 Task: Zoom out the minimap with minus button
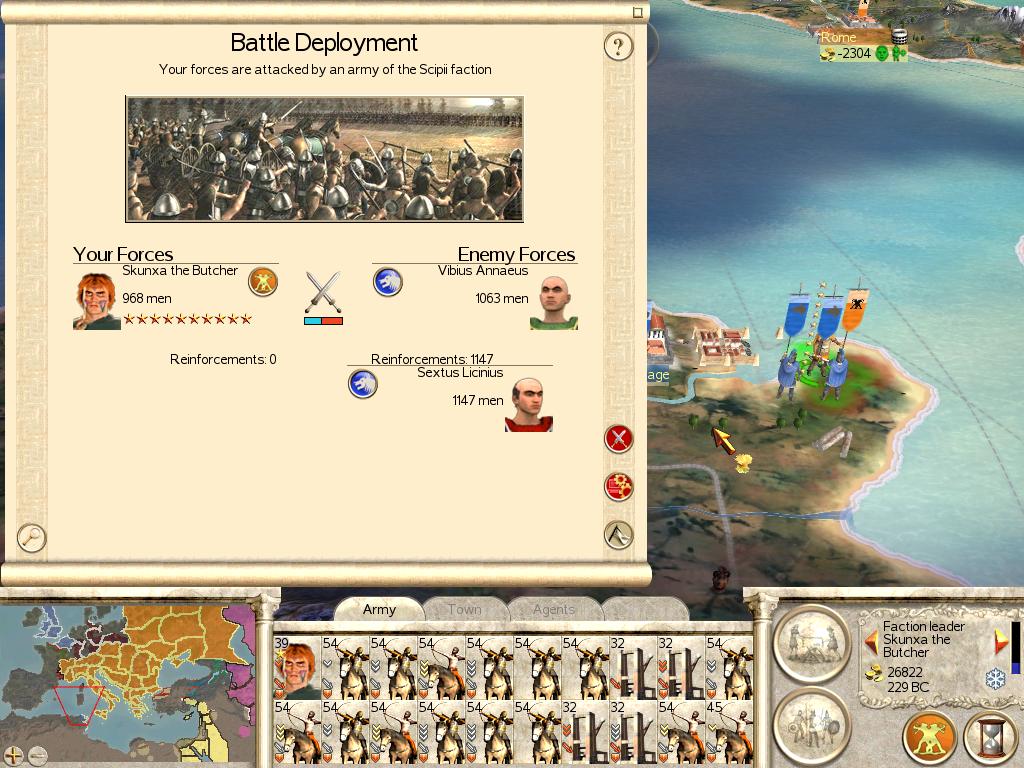[37, 755]
